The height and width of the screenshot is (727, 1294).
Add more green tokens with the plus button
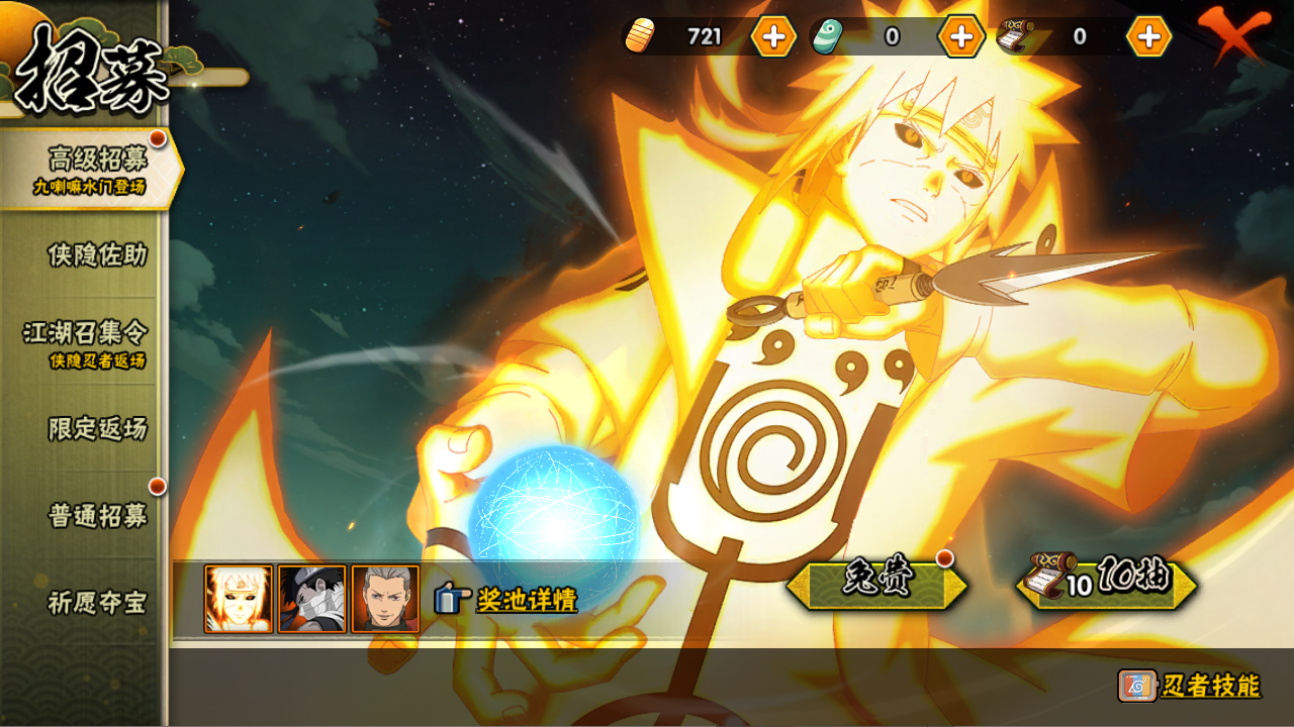coord(961,37)
